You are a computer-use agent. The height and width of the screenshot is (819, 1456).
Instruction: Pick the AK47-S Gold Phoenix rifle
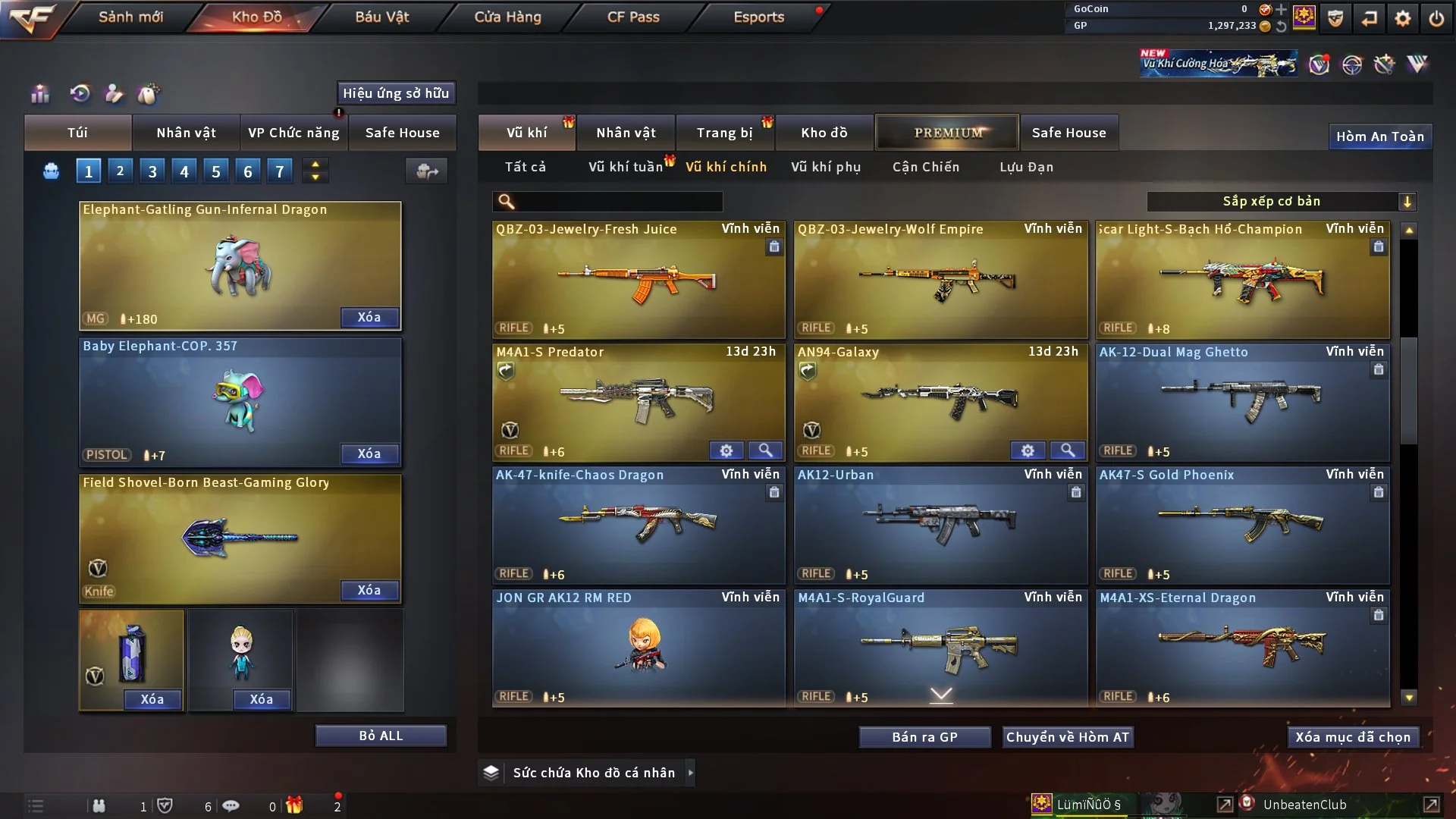click(1241, 525)
